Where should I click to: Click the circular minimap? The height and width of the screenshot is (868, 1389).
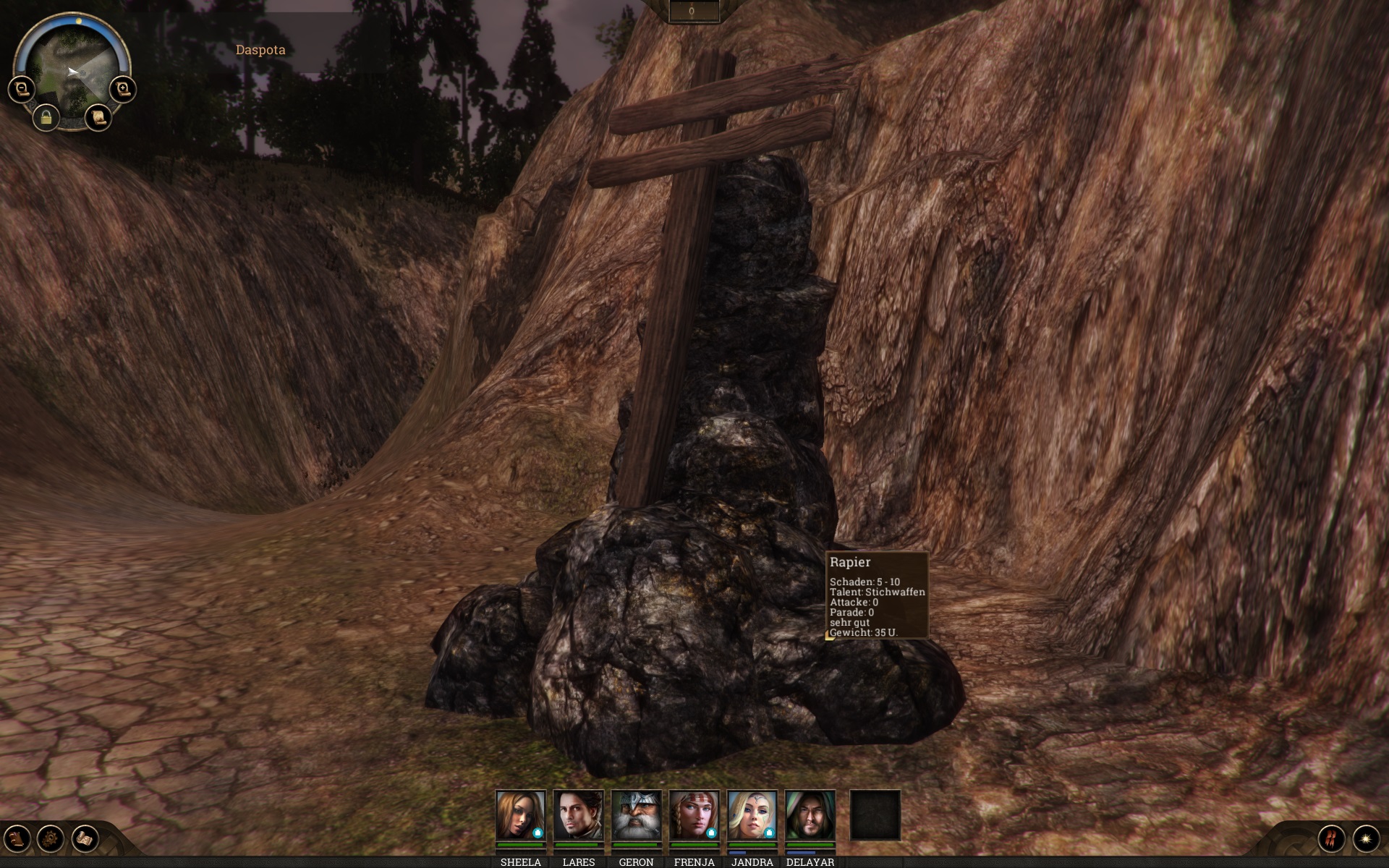[x=72, y=71]
